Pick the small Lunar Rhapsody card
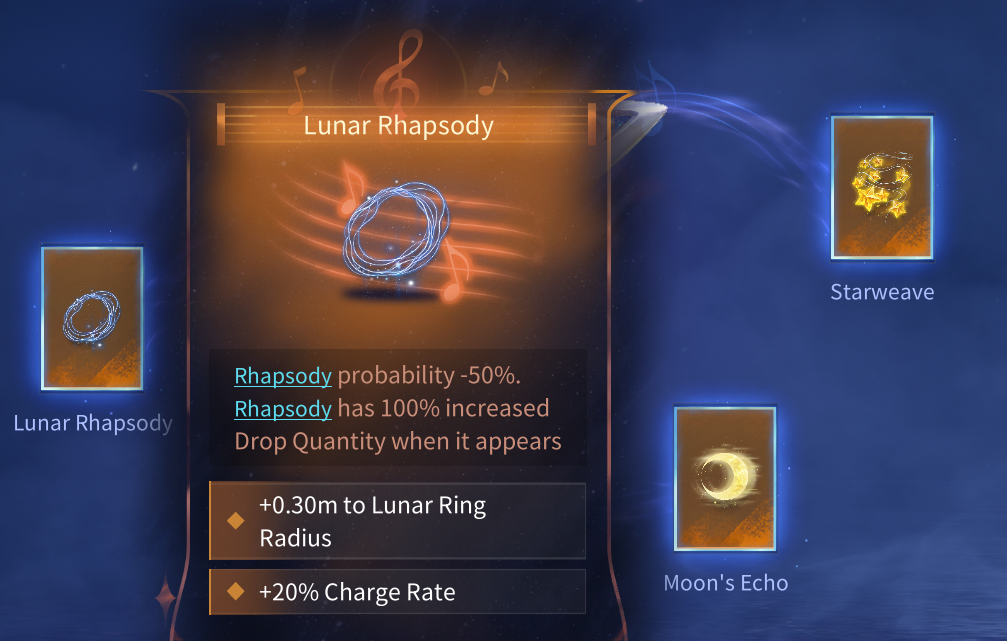This screenshot has height=641, width=1007. tap(92, 318)
